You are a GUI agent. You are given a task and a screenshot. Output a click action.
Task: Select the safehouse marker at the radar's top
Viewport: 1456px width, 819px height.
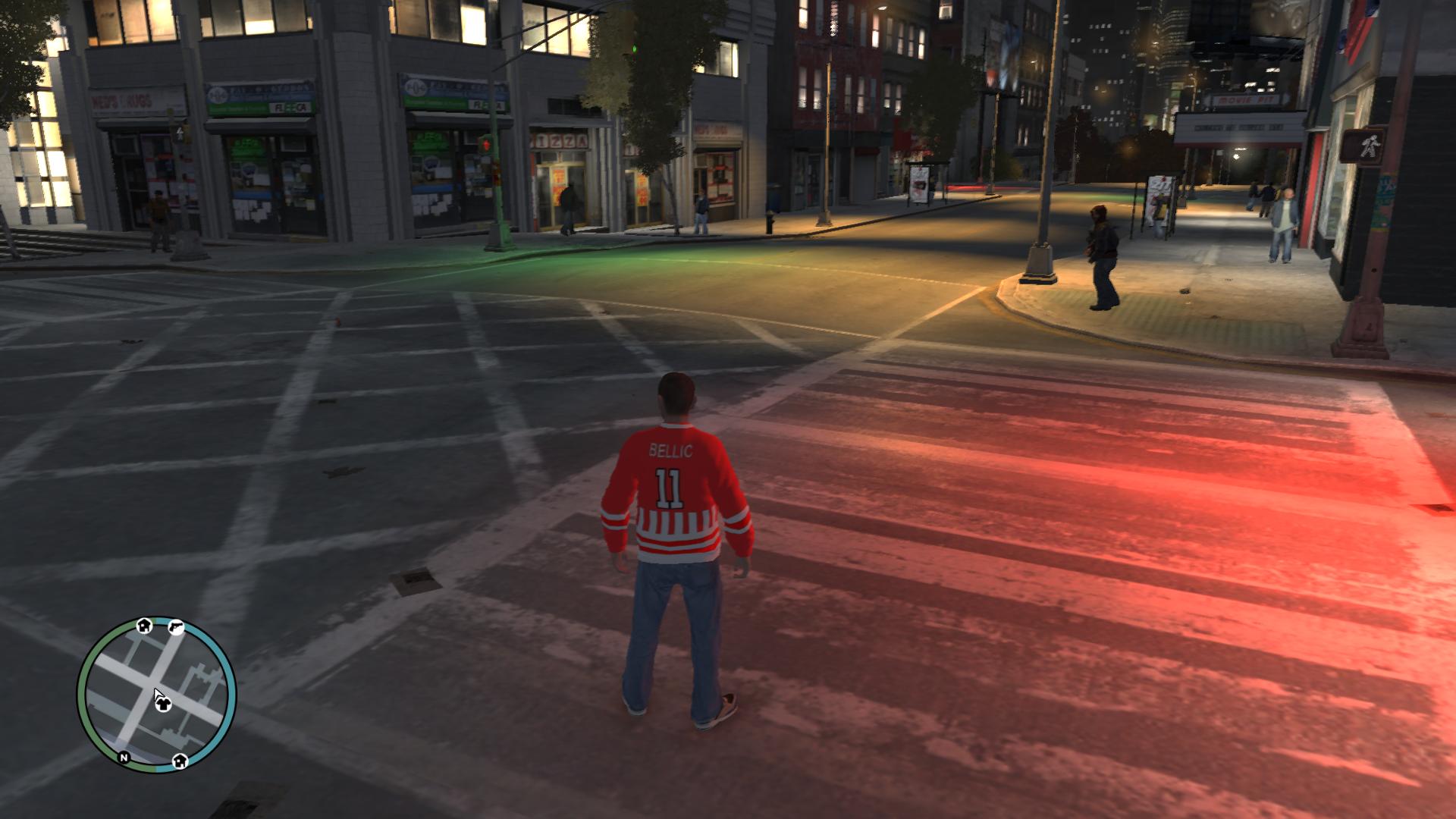[x=144, y=626]
